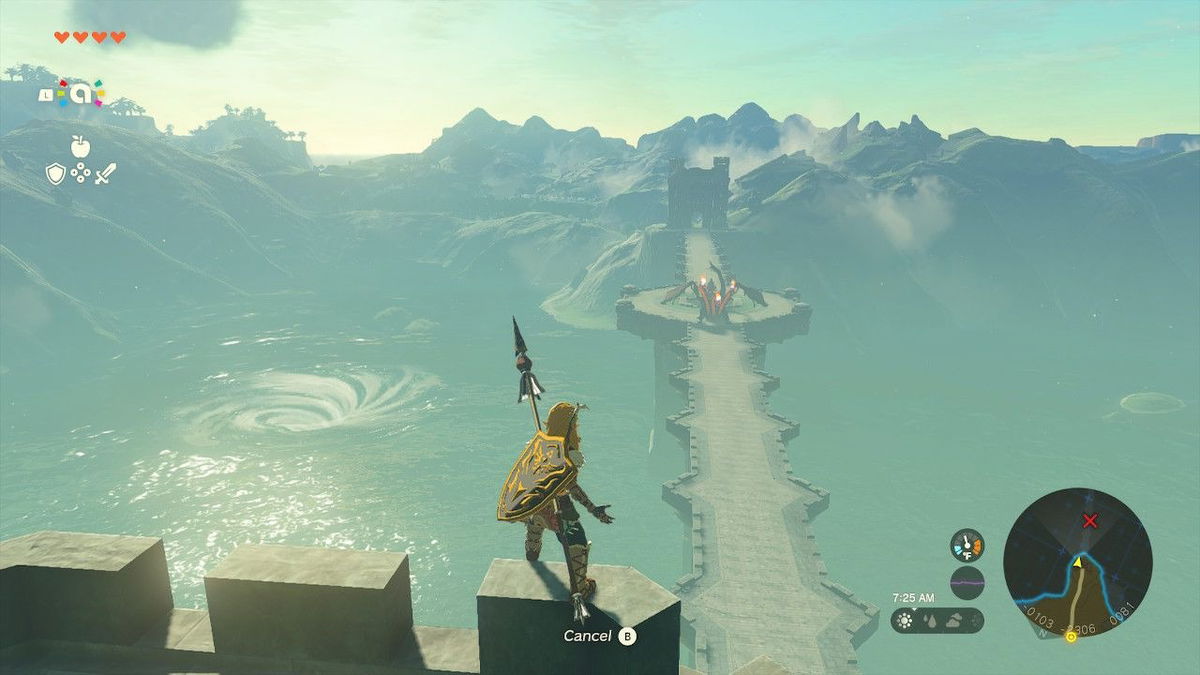Click the yellow player arrow on minimap

coord(1078,561)
